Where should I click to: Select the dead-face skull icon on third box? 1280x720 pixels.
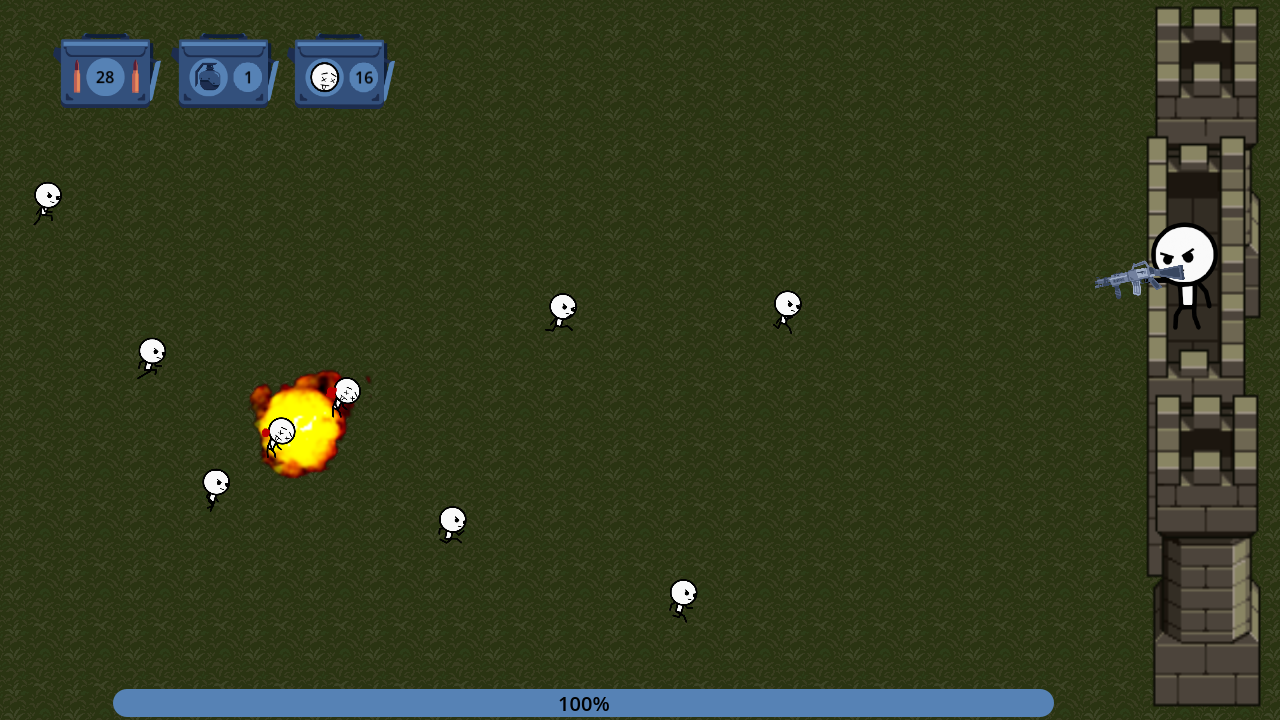pos(325,76)
